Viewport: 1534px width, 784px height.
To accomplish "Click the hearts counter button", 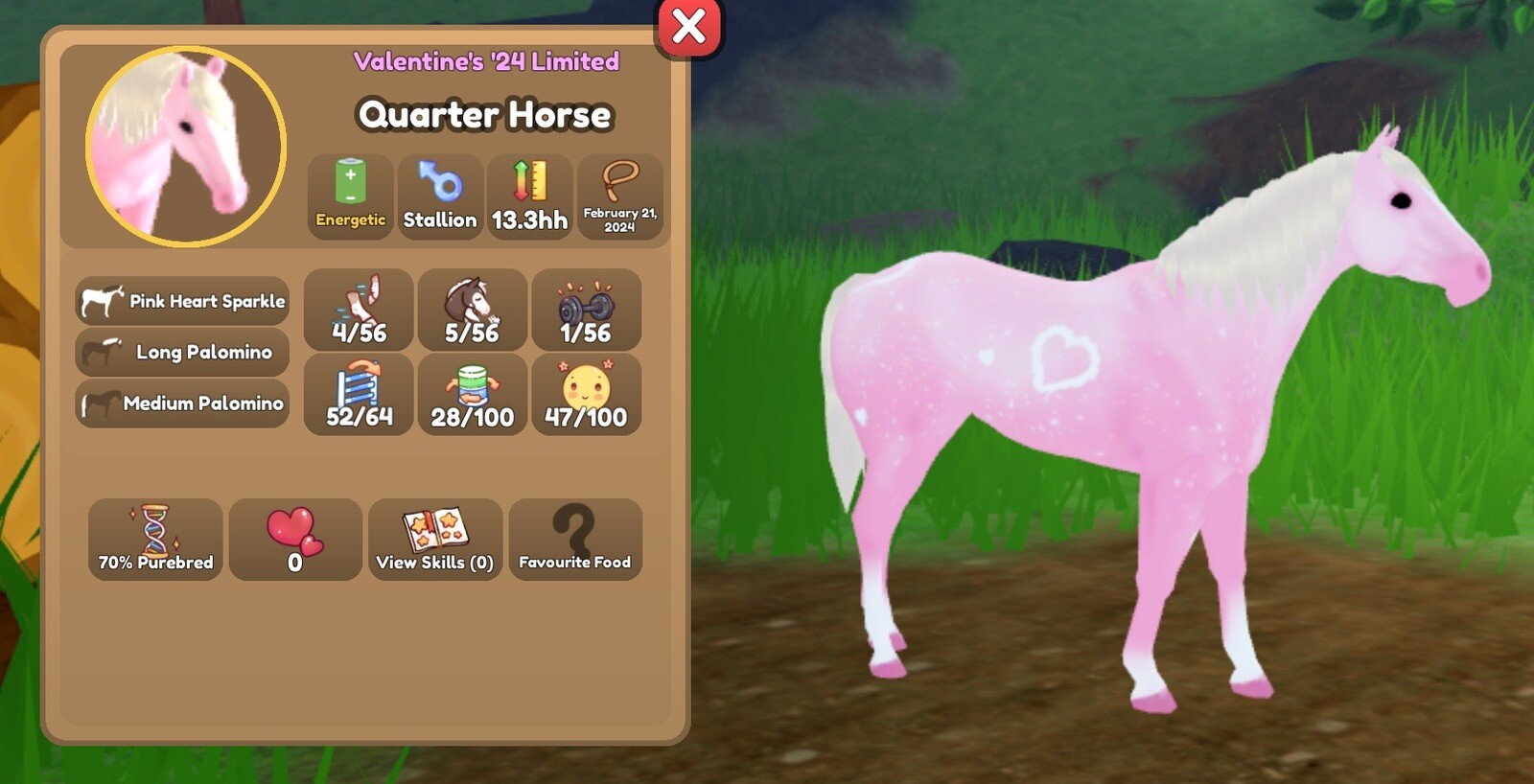I will pos(295,540).
